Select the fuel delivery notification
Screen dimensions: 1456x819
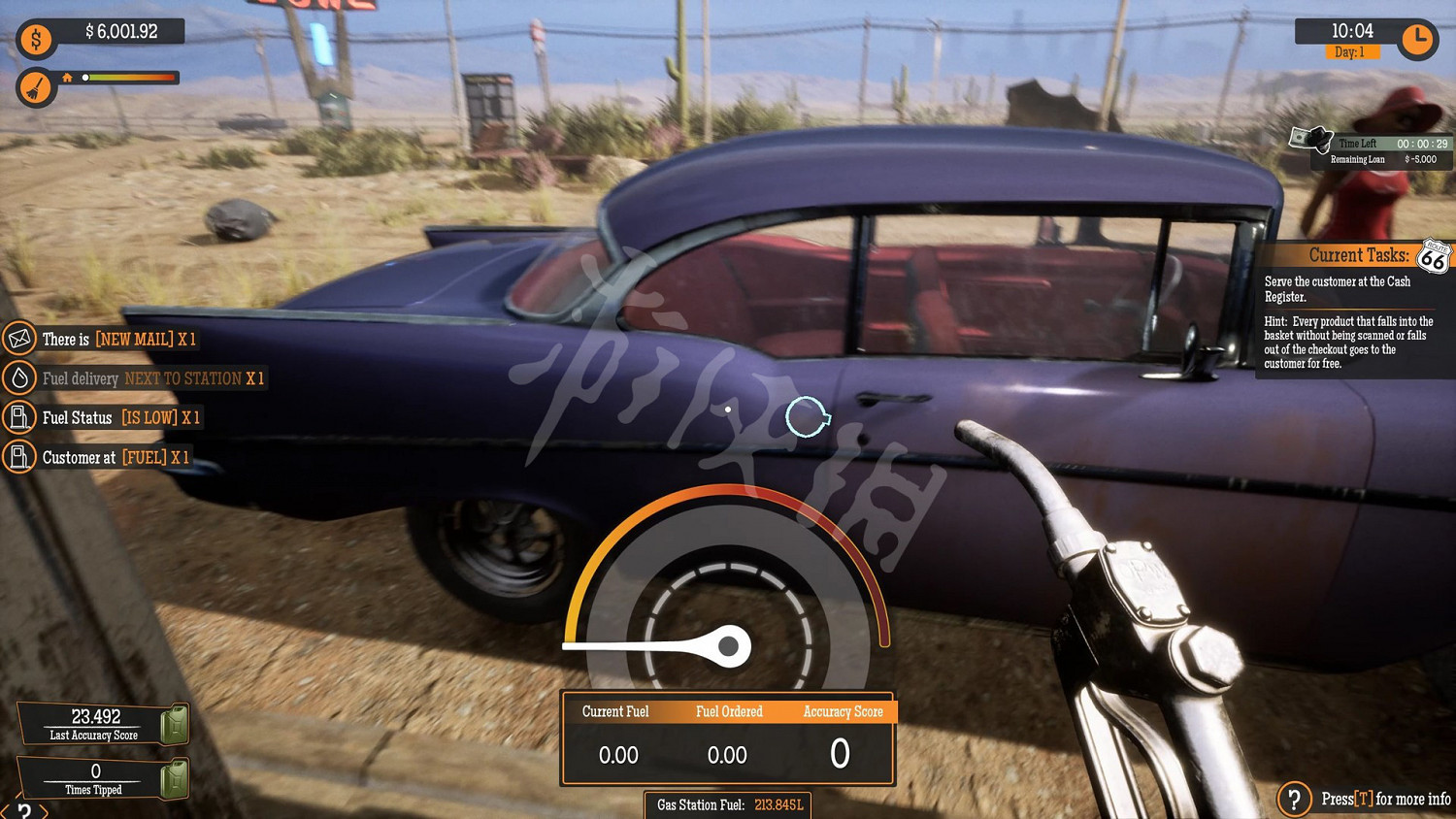136,378
